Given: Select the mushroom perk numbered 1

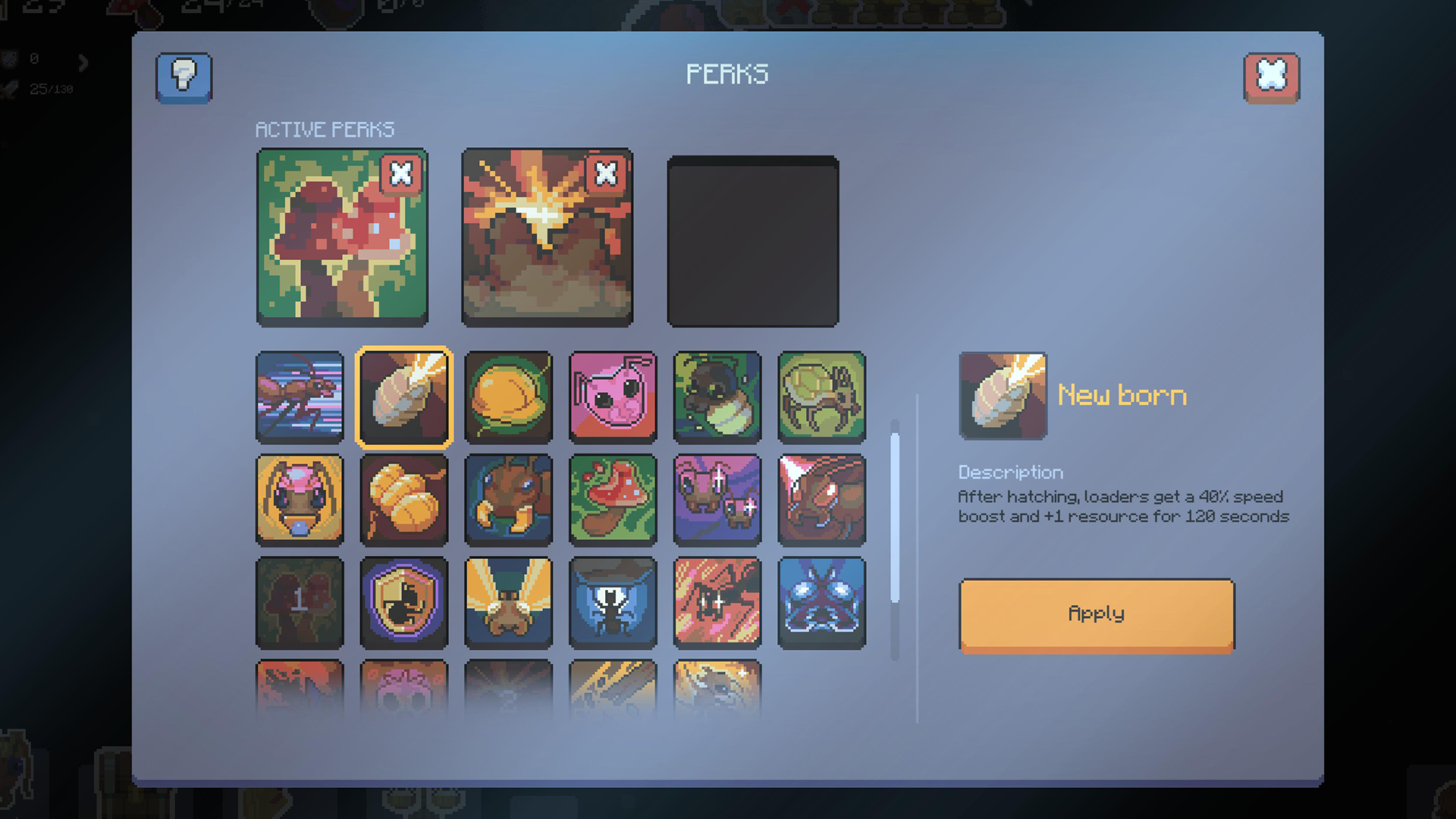Looking at the screenshot, I should 300,603.
